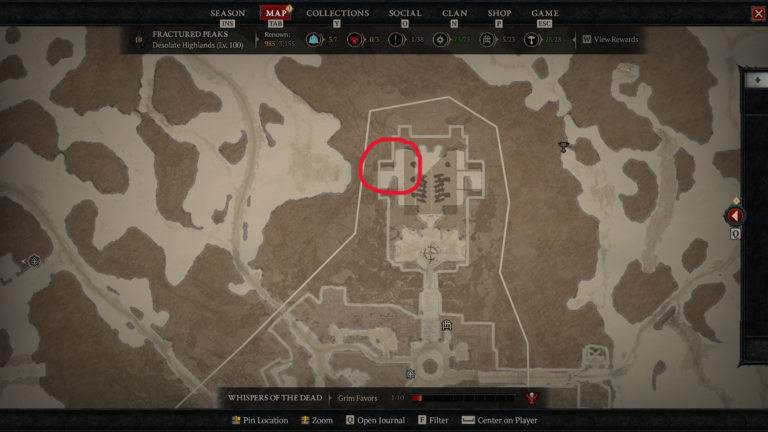Select the waypoint marker at map center
768x432 pixels.
431,253
